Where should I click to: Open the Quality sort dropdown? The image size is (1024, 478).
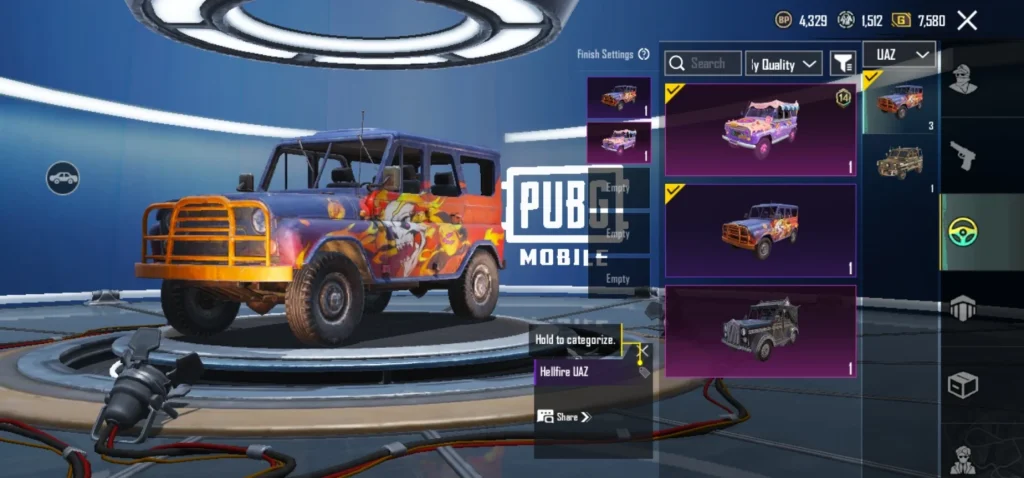click(x=785, y=64)
